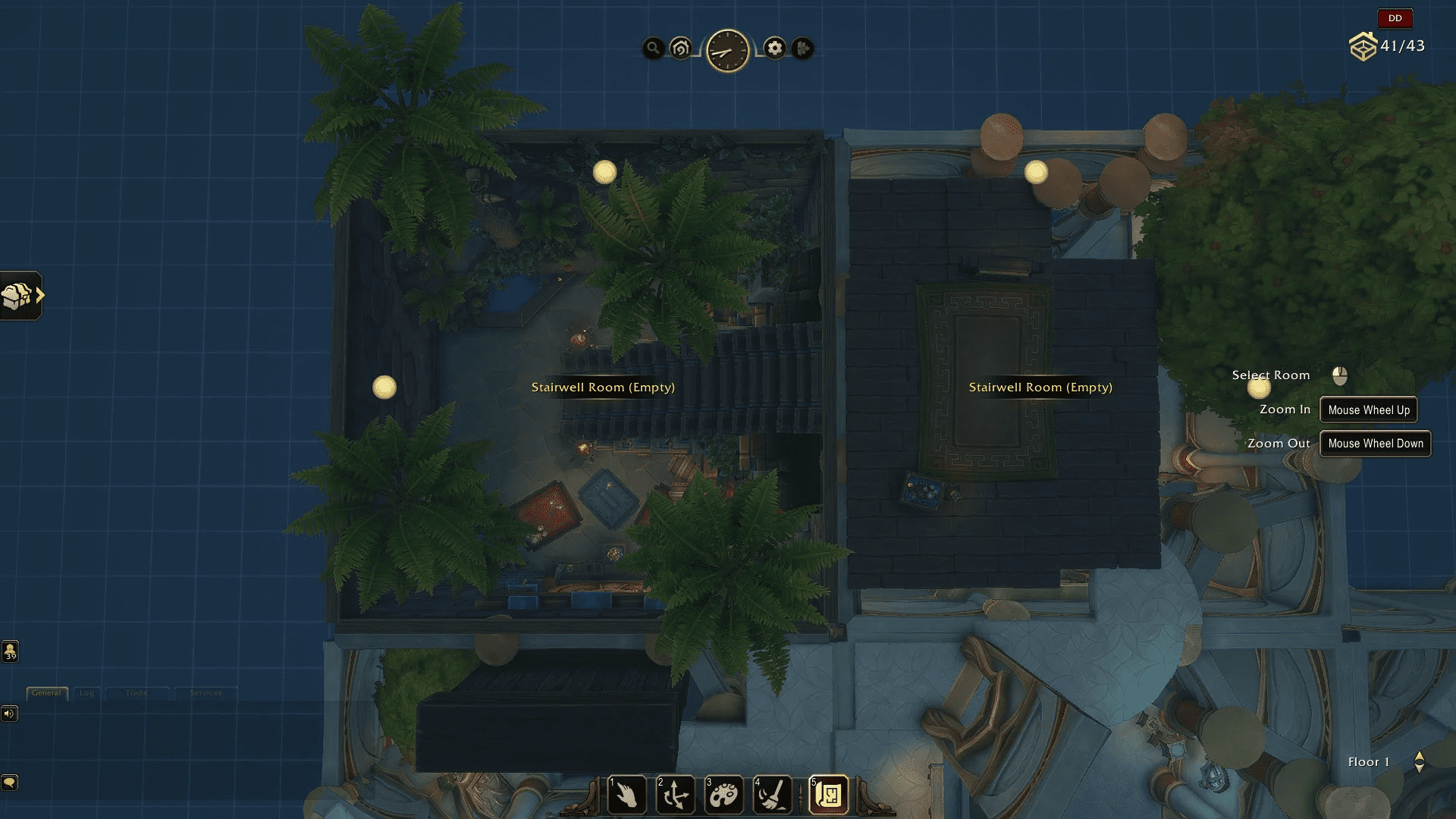
Task: Switch to the paint palette customize tool
Action: coord(723,795)
